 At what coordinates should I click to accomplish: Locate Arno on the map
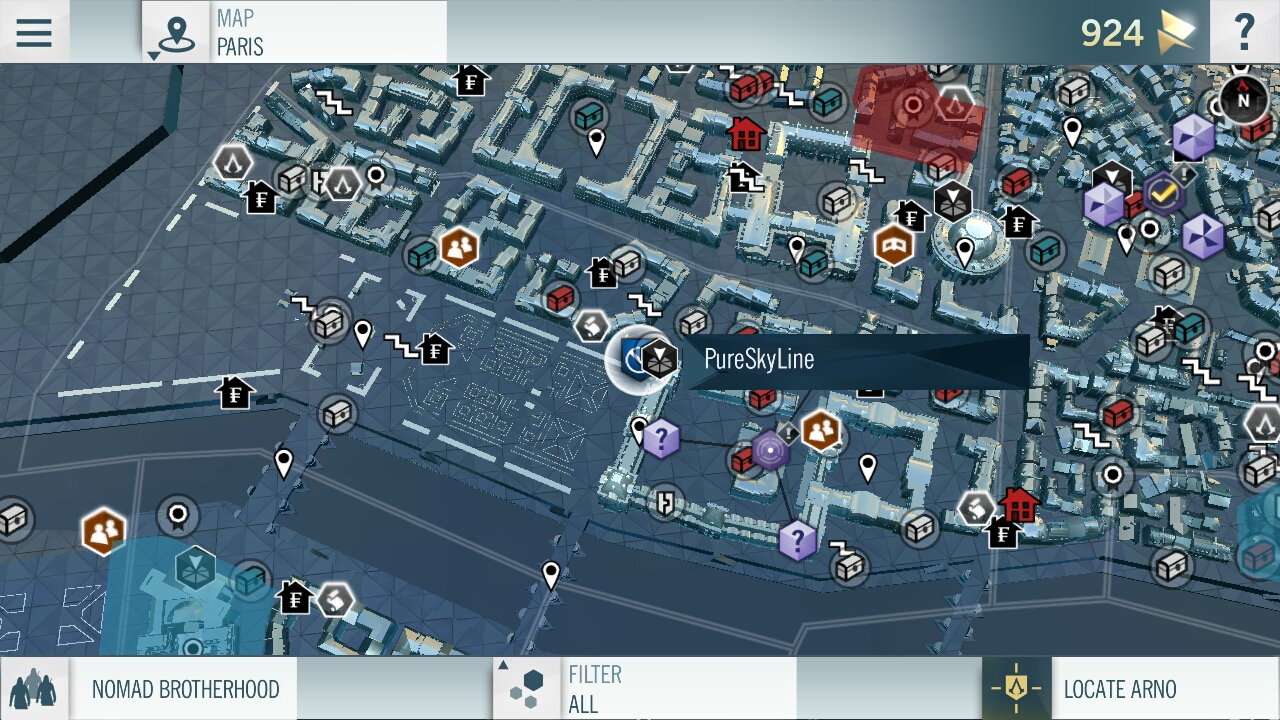(1130, 689)
